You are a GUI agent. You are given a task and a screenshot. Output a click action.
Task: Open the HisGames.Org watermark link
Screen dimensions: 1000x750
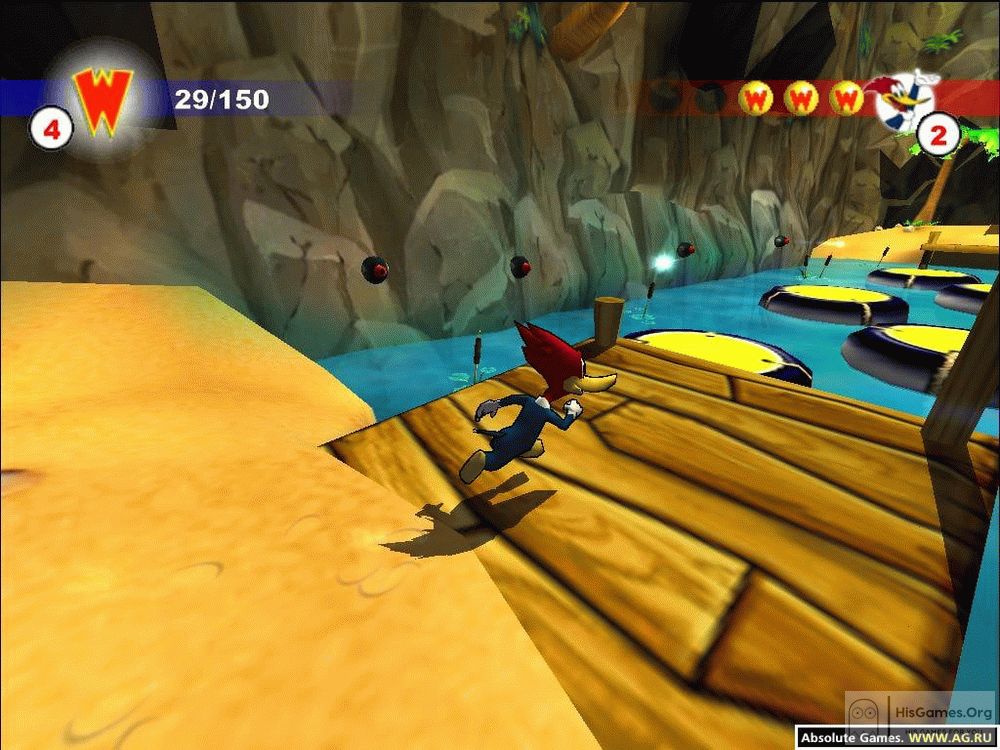coord(919,711)
